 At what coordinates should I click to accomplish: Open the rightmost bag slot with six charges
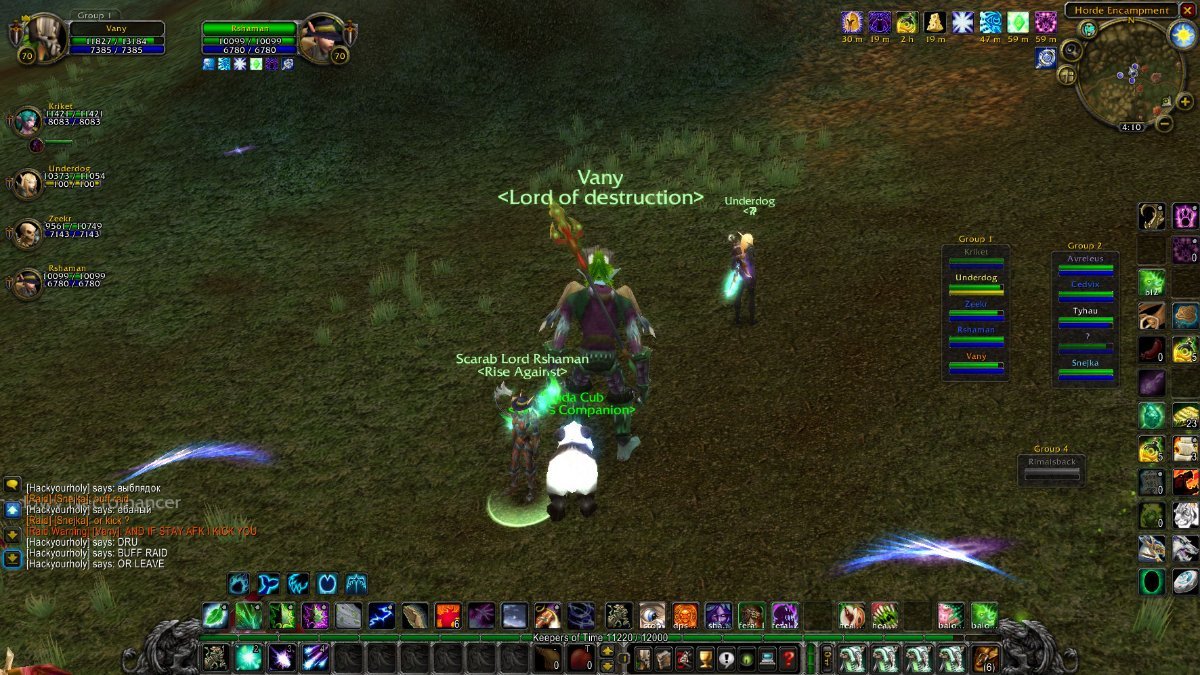985,659
